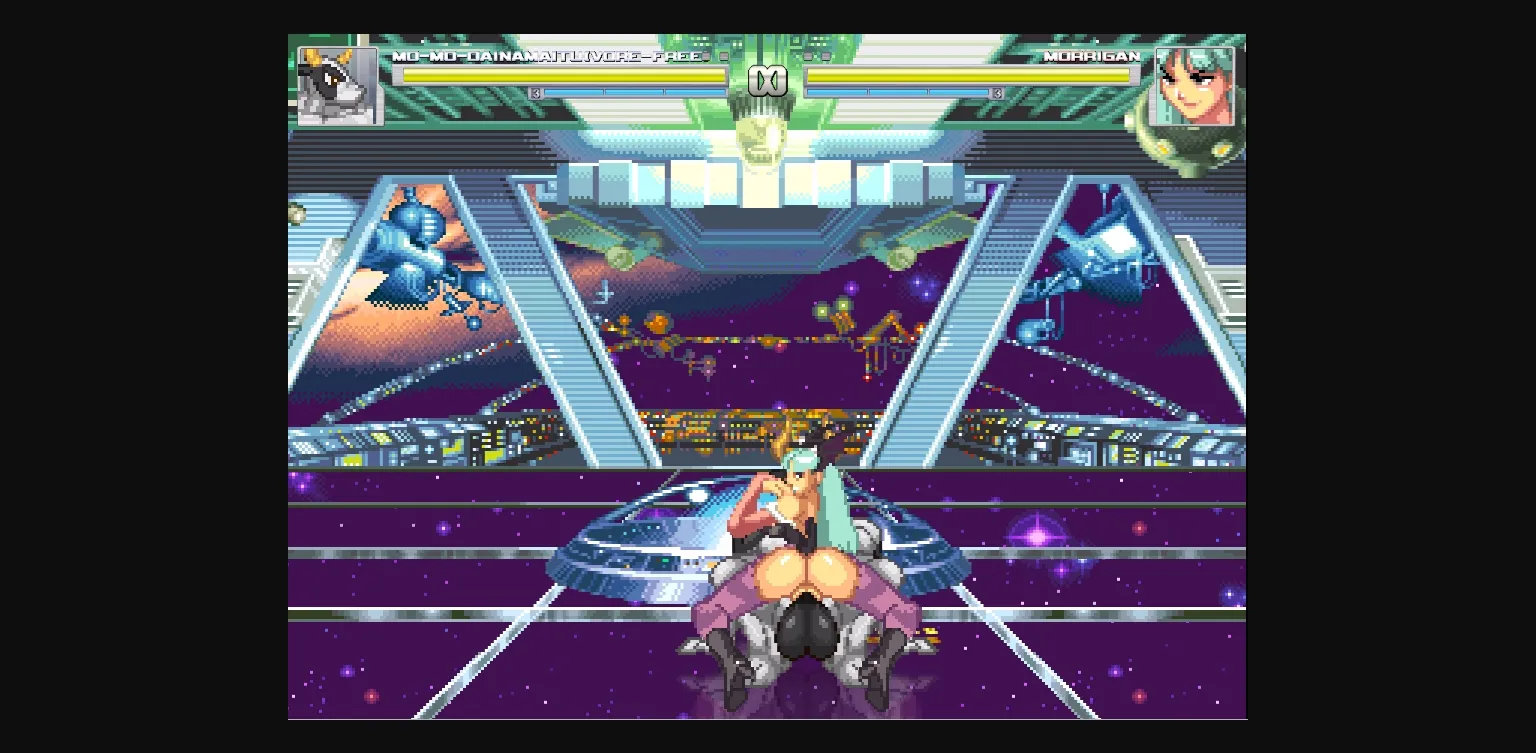Click Morrigan's character portrait
The height and width of the screenshot is (753, 1536).
pos(1197,87)
